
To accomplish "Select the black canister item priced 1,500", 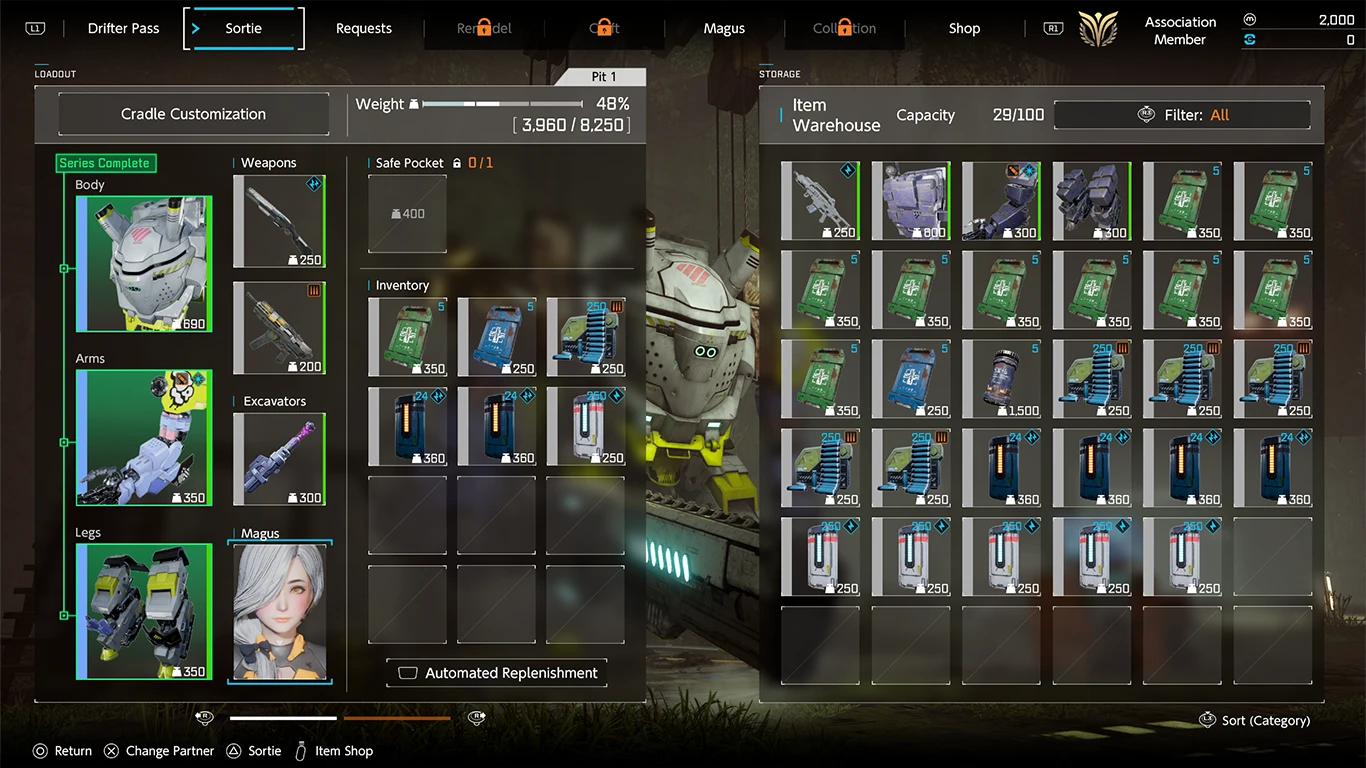I will 1001,378.
